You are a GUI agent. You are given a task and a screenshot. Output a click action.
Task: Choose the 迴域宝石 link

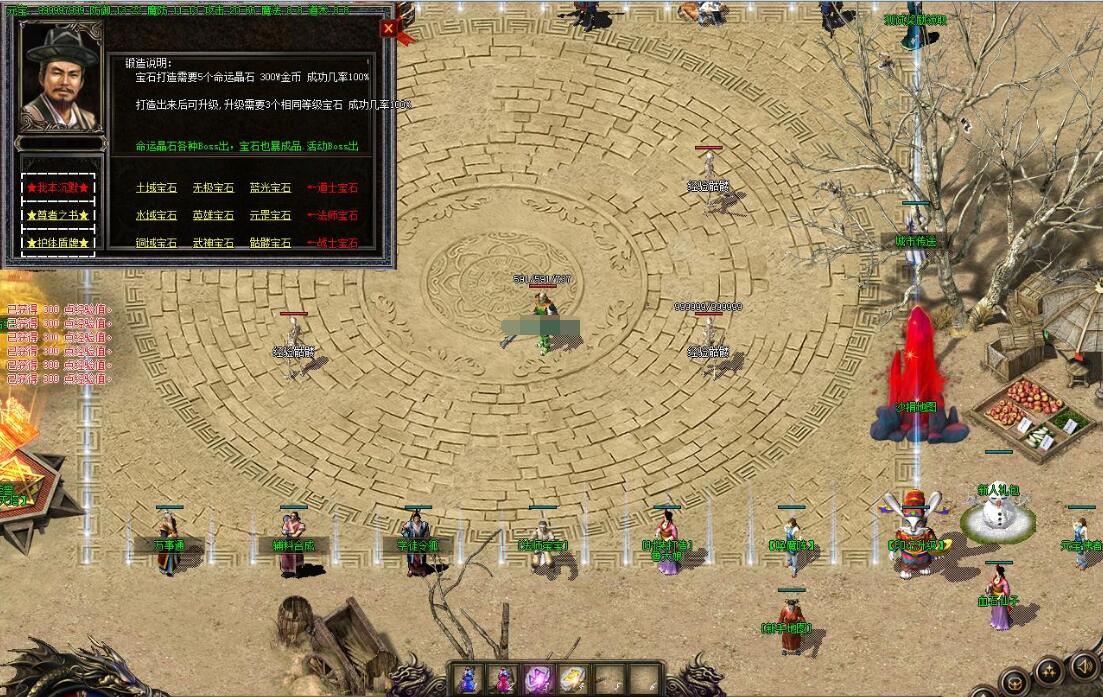pos(156,243)
